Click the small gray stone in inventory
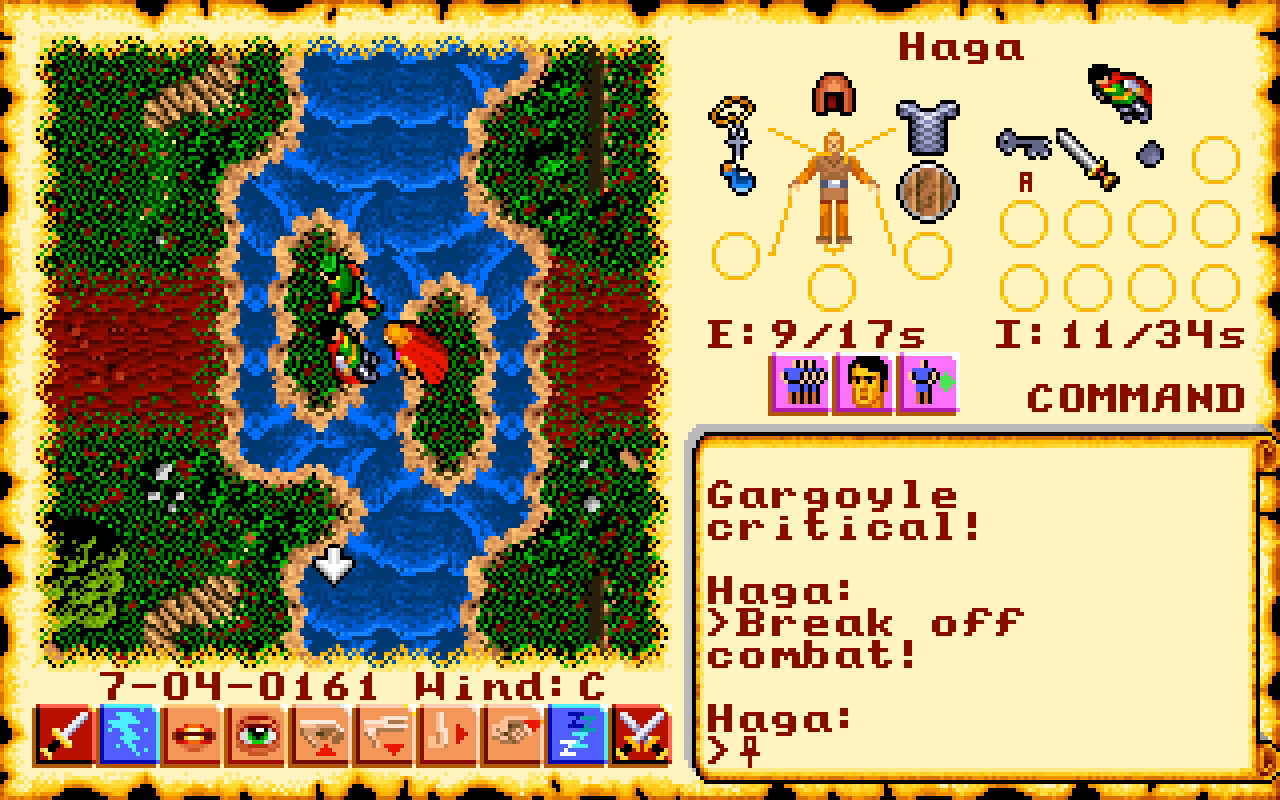The width and height of the screenshot is (1280, 800). [1151, 153]
